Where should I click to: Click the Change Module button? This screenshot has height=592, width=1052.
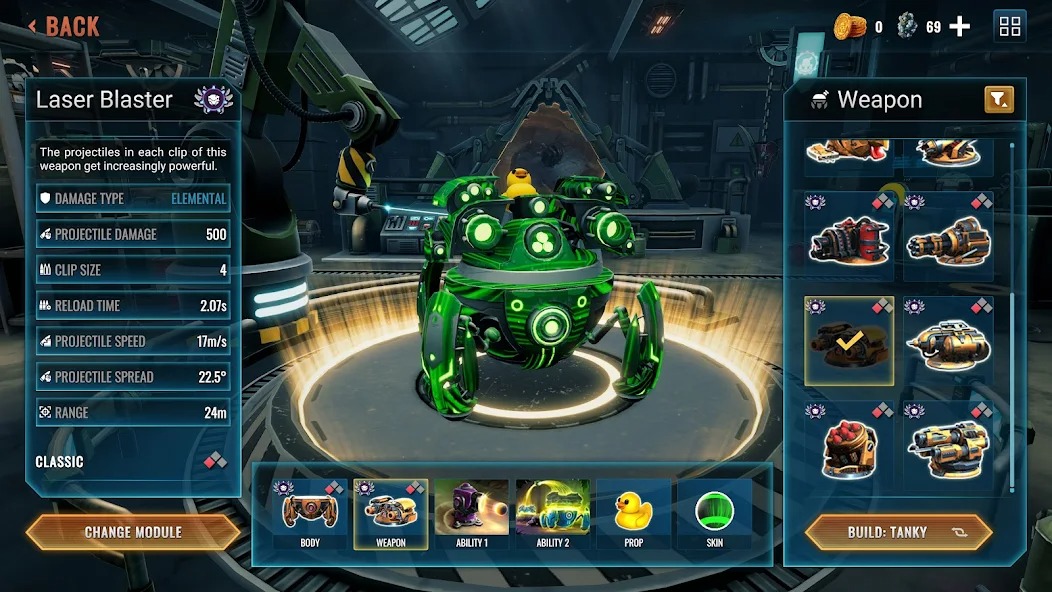pos(133,532)
